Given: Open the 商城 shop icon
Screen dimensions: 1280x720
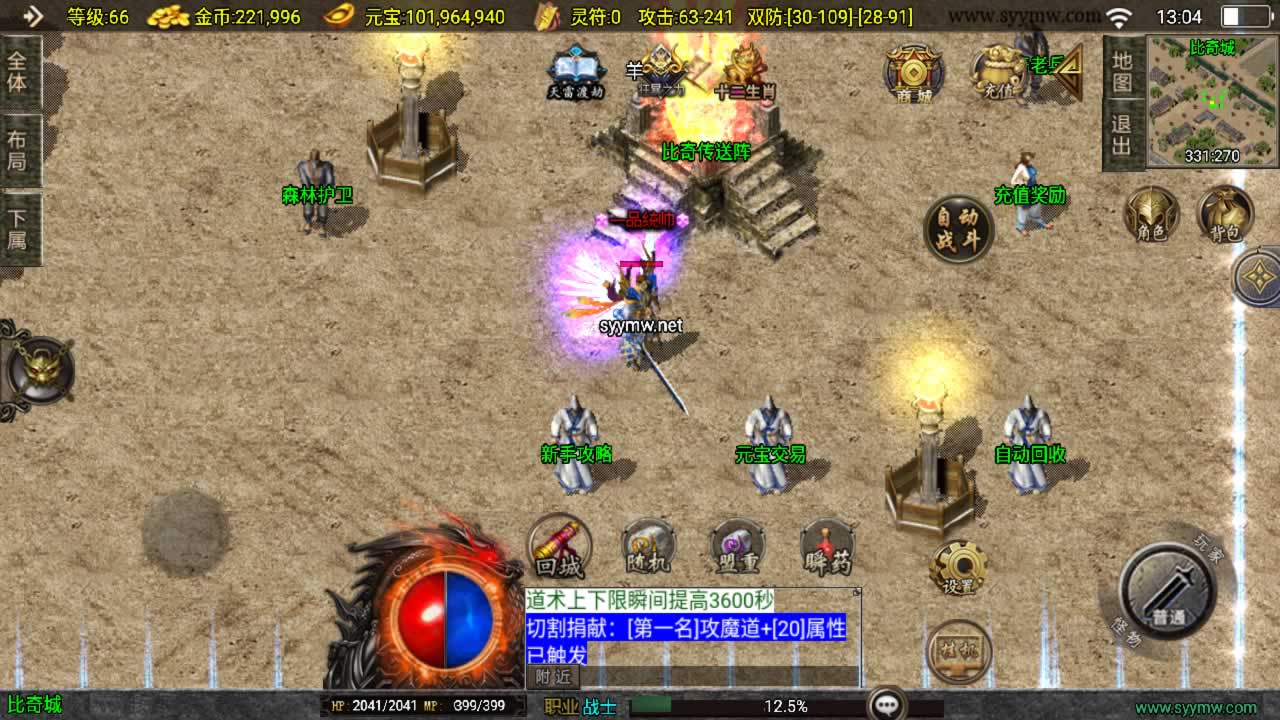Looking at the screenshot, I should coord(913,73).
